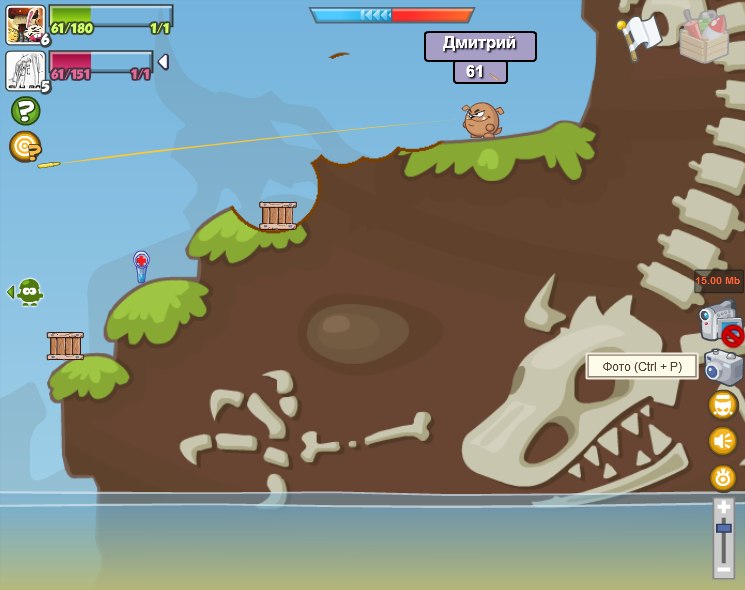The image size is (745, 590).
Task: Zoom in with the plus button
Action: 723,508
